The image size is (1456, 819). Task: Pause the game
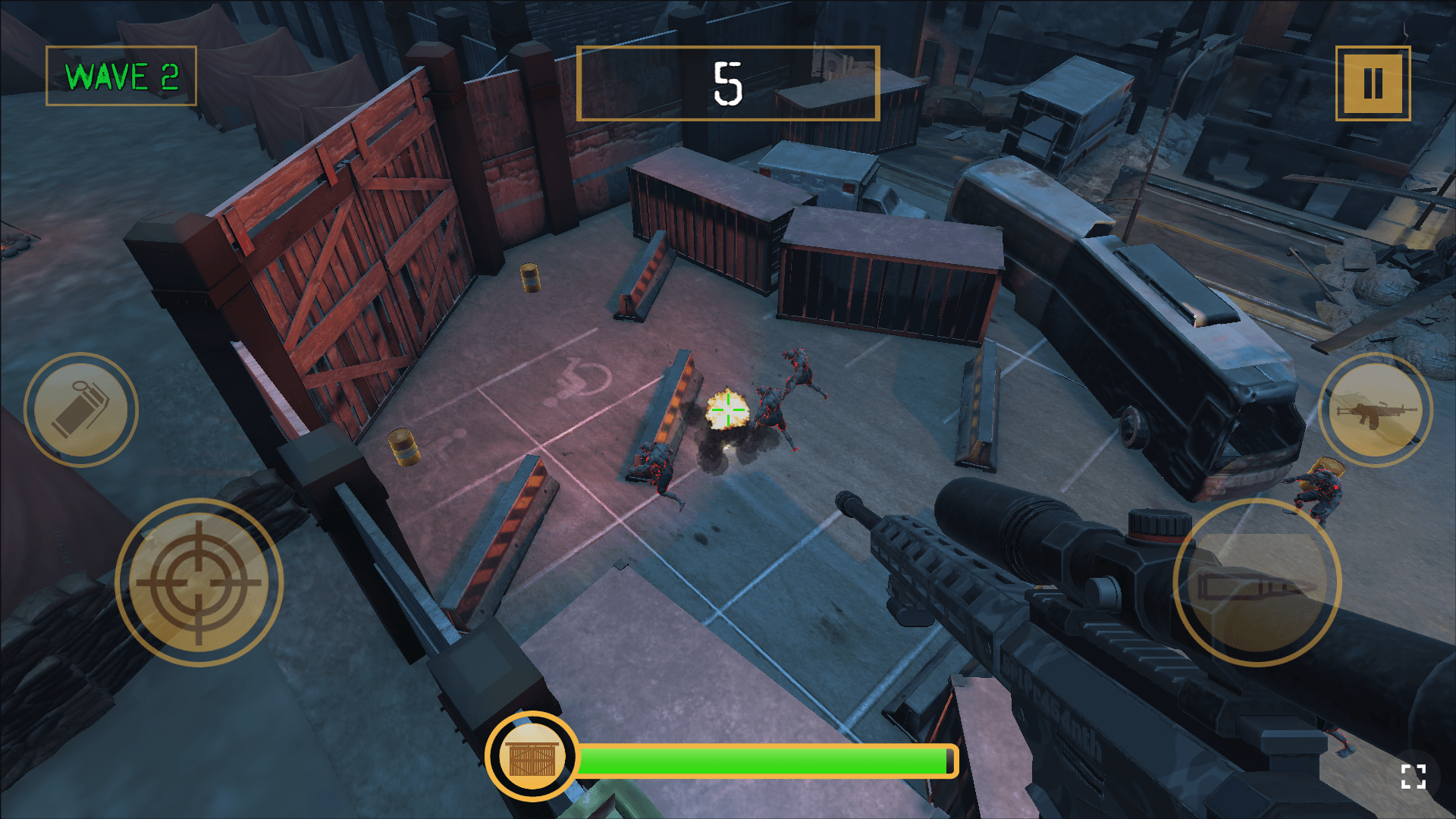point(1373,83)
